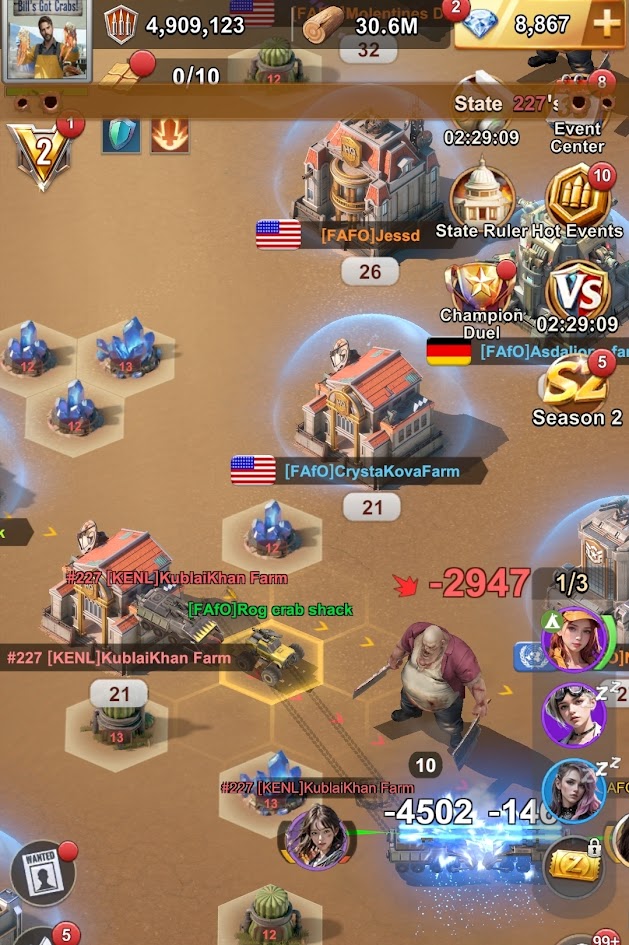Tap the orange flame buff icon
Viewport: 629px width, 945px height.
click(x=170, y=135)
